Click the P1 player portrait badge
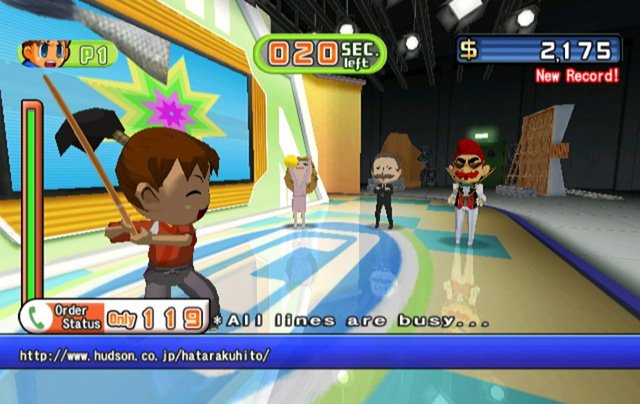Image resolution: width=640 pixels, height=404 pixels. (x=66, y=52)
